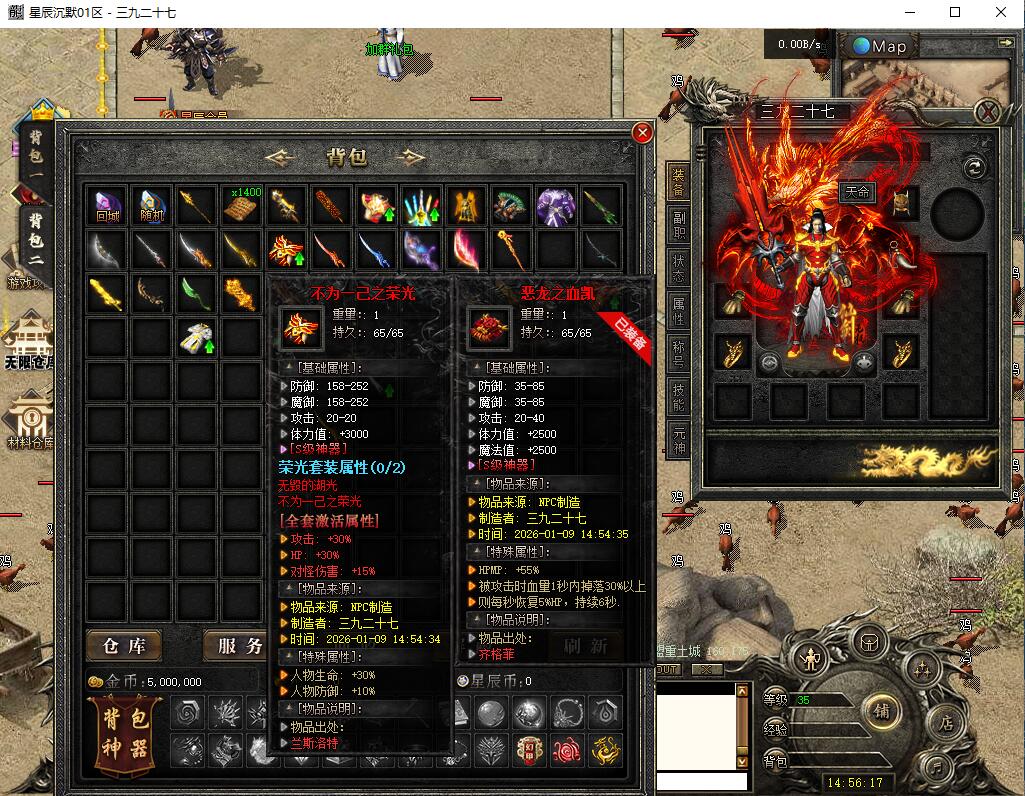Switch to the 背包二 bag tab
The width and height of the screenshot is (1025, 796).
pos(36,236)
